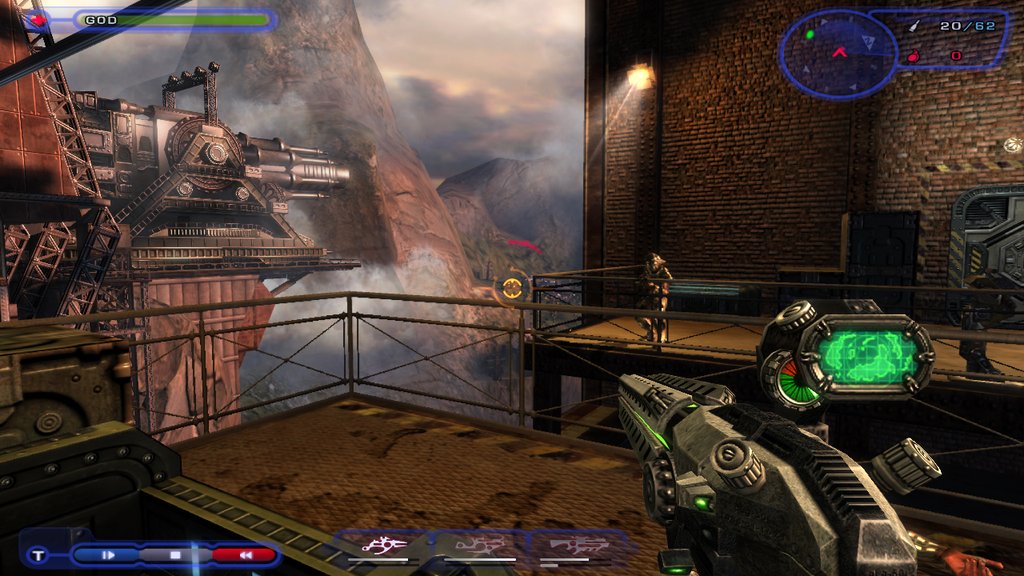Image resolution: width=1024 pixels, height=576 pixels.
Task: Select the time slow control
Action: pos(109,554)
